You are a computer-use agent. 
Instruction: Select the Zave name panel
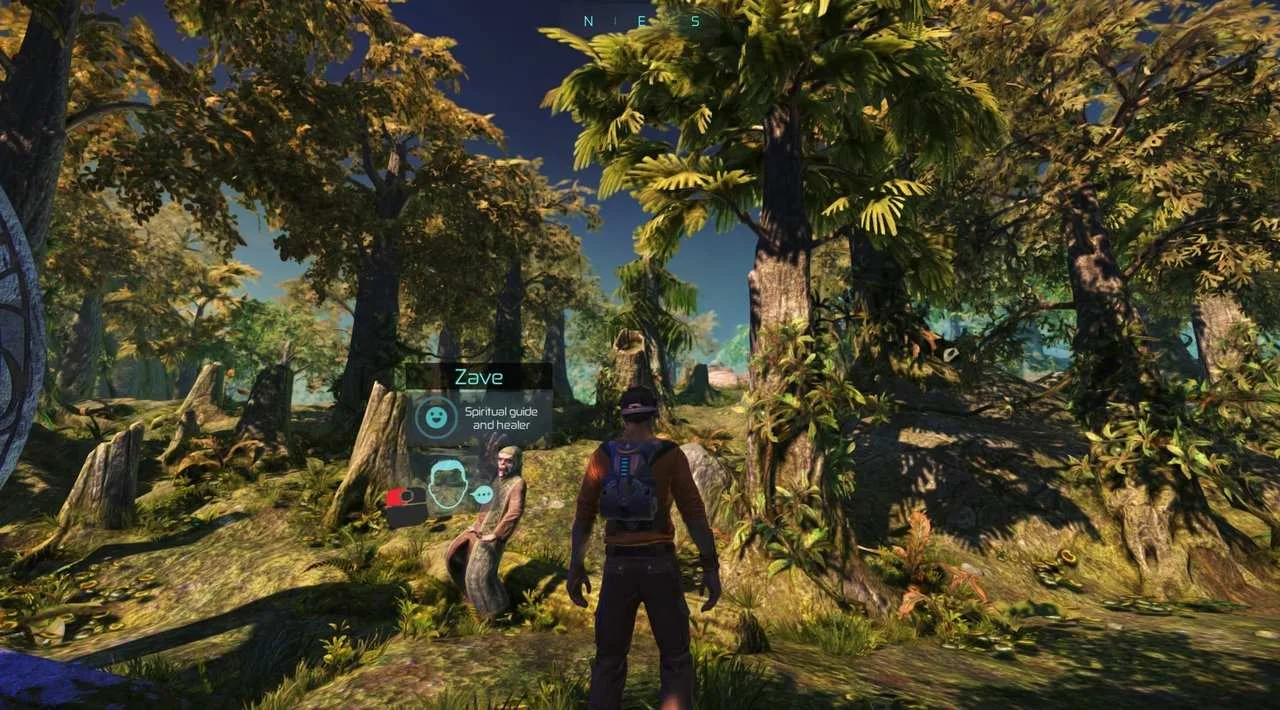coord(479,377)
